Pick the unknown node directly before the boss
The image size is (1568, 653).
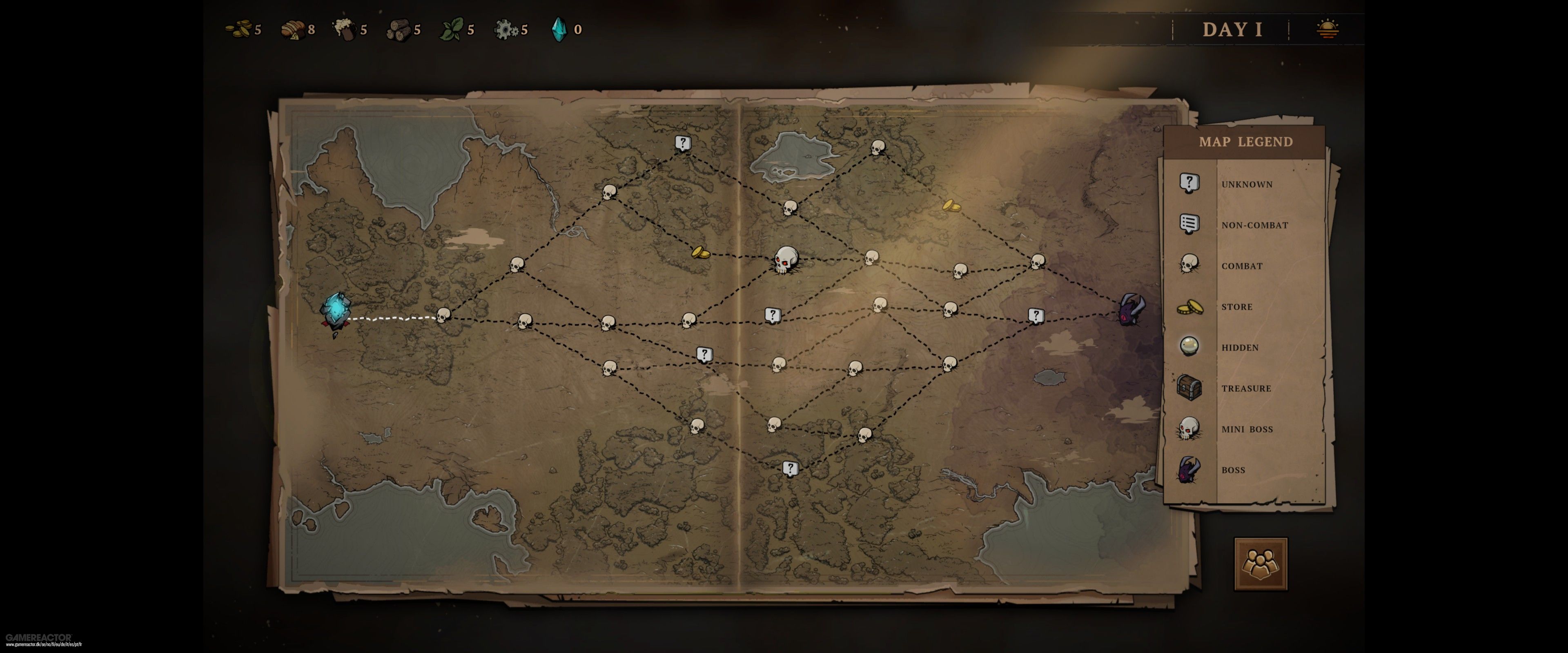click(x=1036, y=315)
